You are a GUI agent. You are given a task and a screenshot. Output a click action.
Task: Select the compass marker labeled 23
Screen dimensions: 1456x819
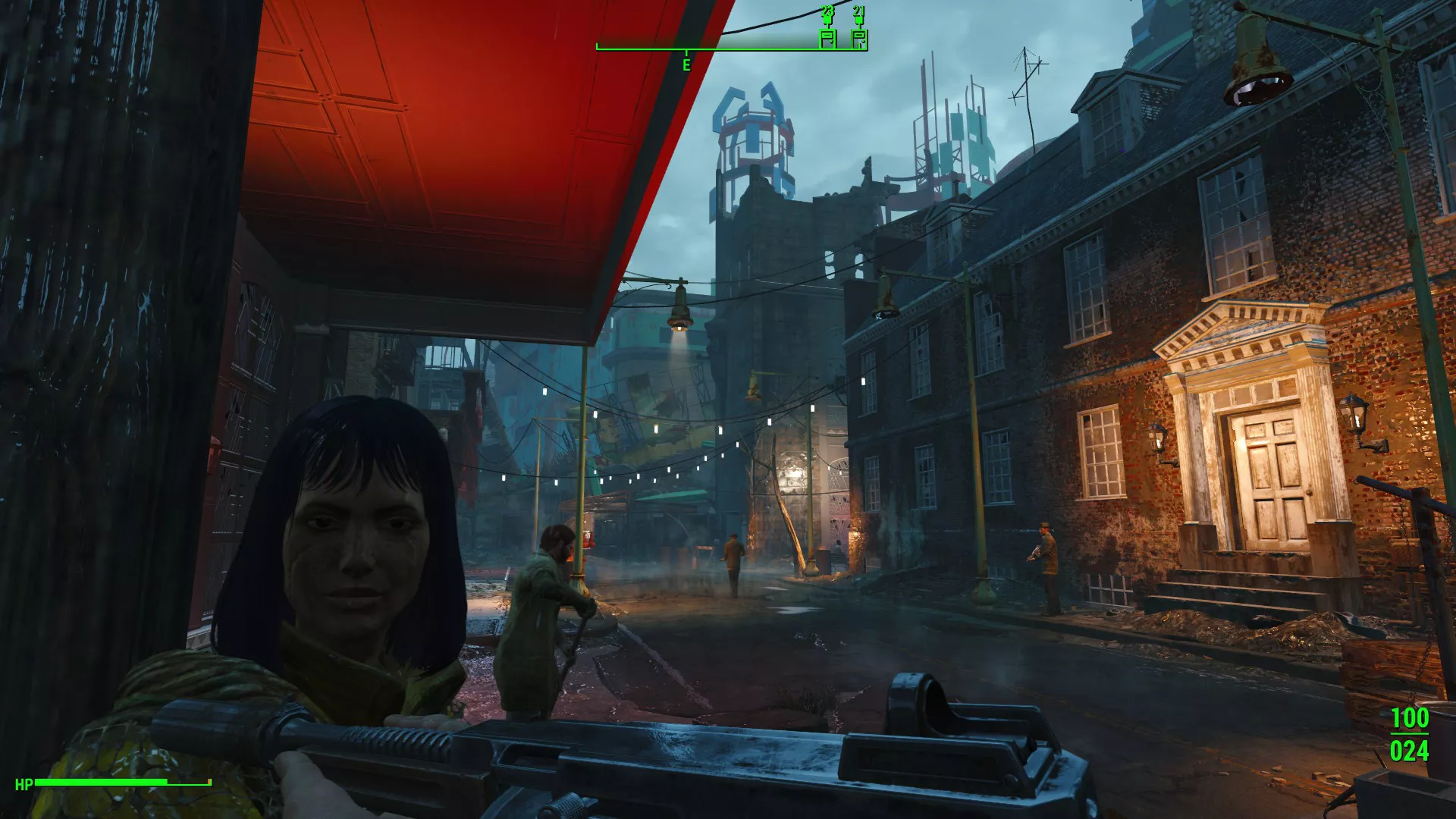point(827,37)
